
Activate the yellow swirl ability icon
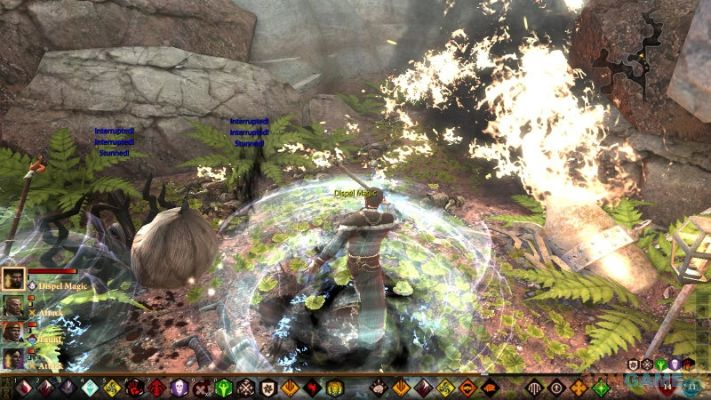coord(110,388)
